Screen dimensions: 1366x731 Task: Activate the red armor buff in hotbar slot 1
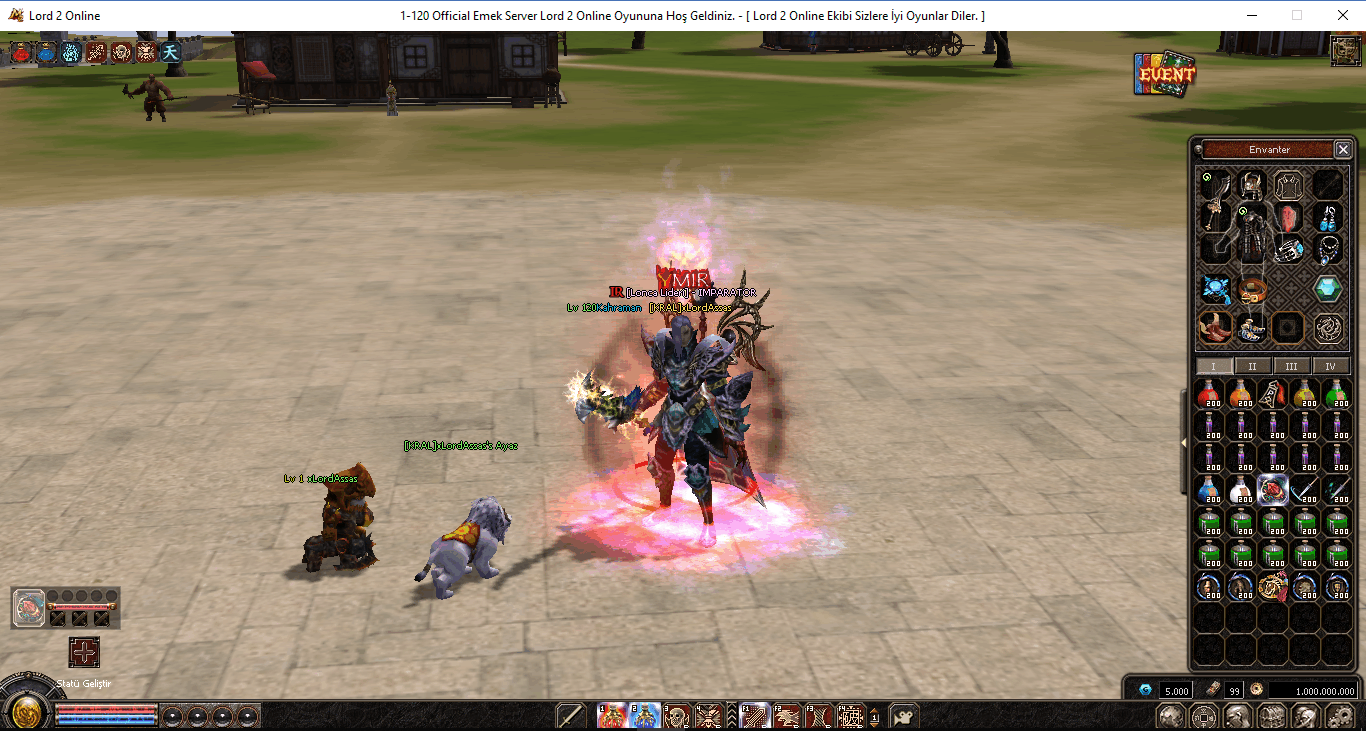[611, 715]
